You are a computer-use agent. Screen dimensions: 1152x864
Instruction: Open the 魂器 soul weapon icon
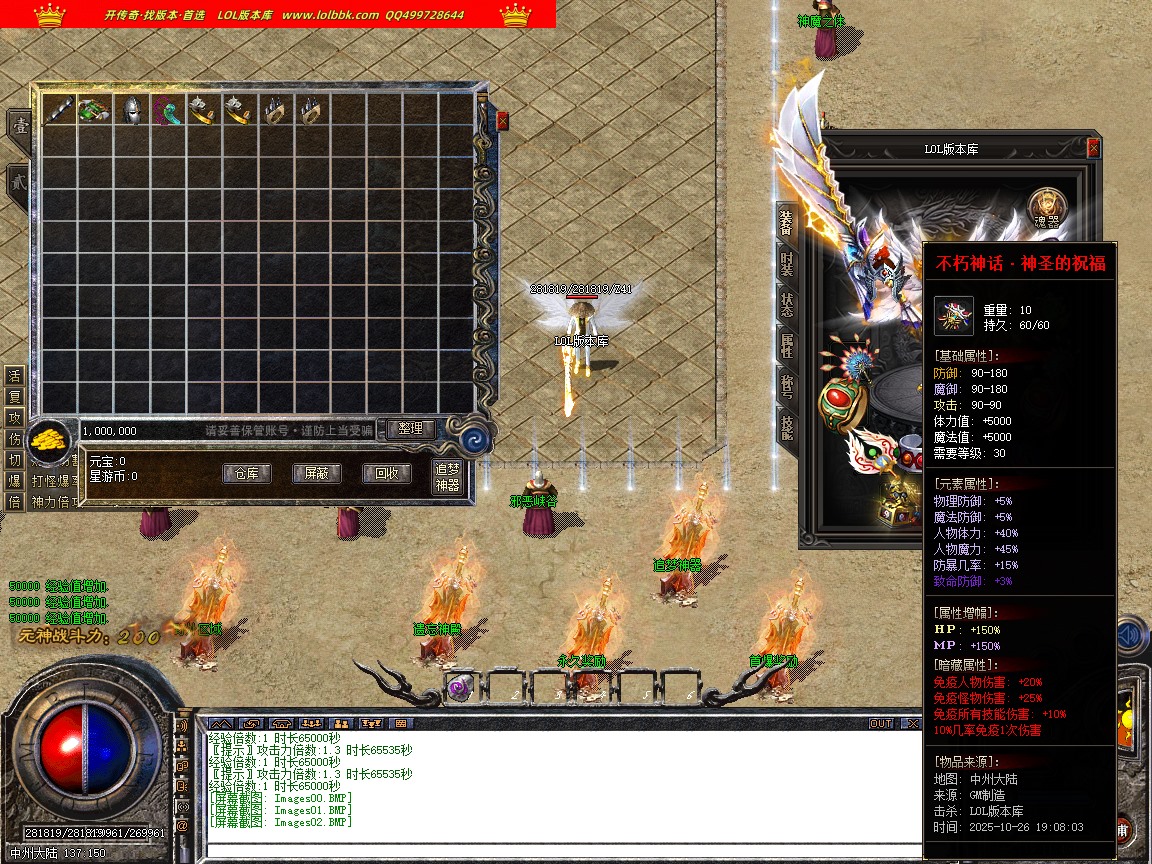pos(1047,208)
